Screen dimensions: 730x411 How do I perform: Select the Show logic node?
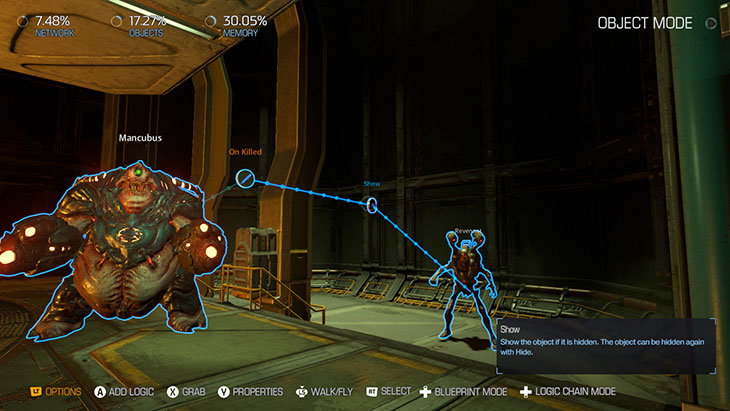[x=372, y=205]
